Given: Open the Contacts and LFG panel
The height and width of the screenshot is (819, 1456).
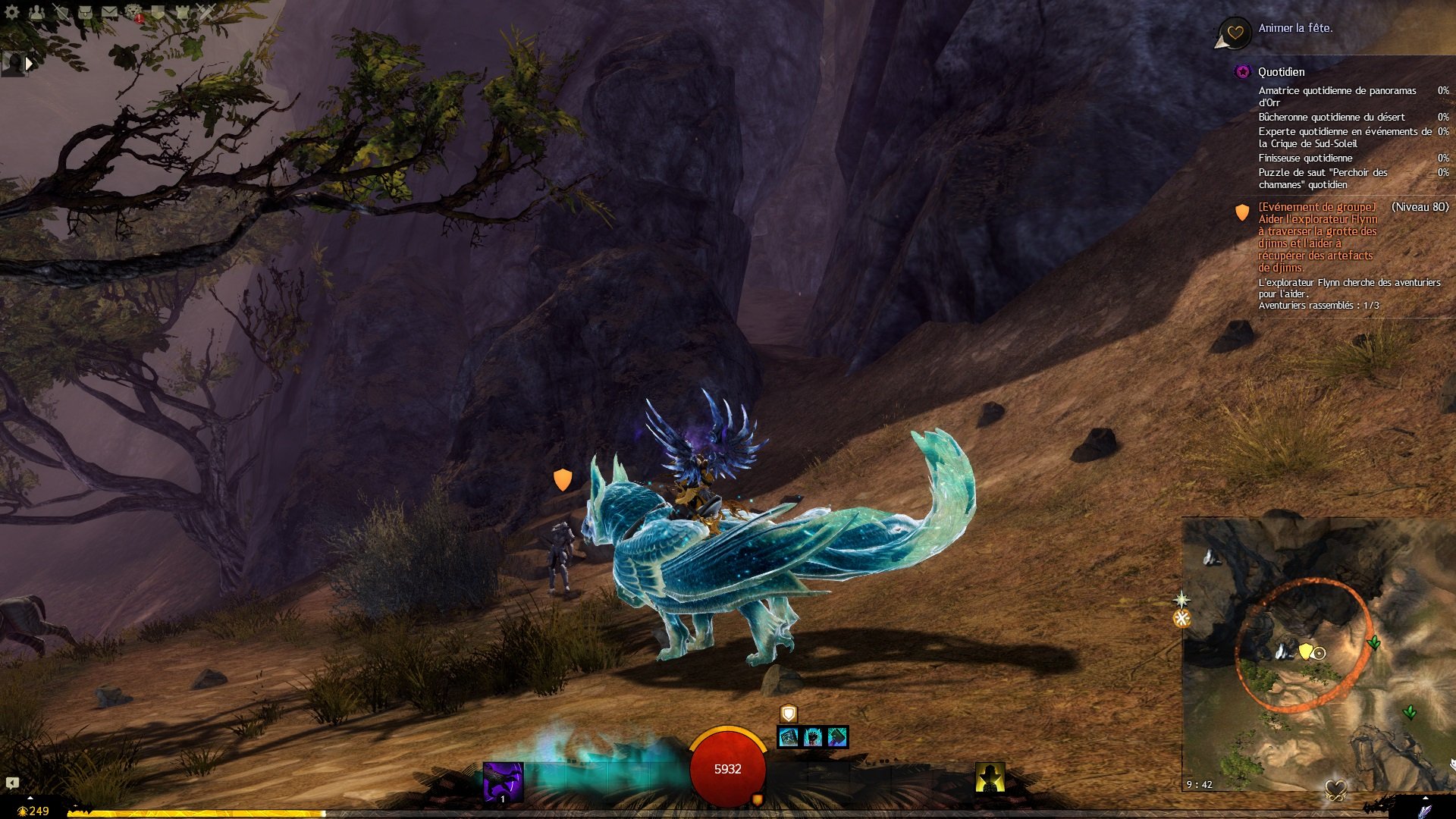Looking at the screenshot, I should click(x=36, y=11).
